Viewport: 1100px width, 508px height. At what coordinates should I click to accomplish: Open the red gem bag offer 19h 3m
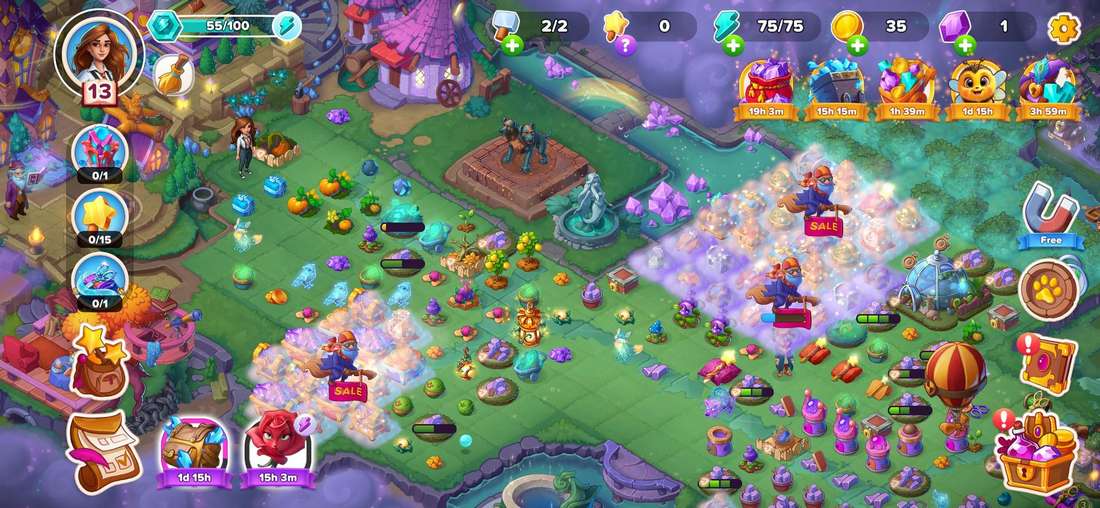(x=766, y=85)
